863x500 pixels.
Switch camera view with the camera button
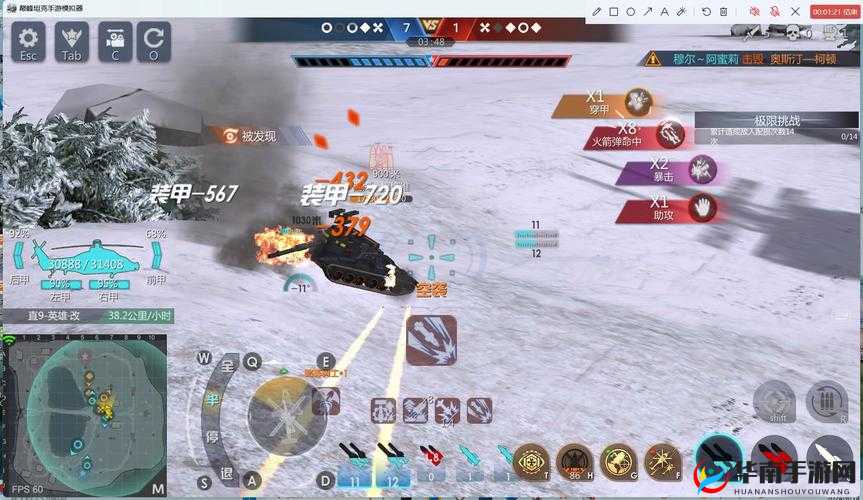(114, 42)
